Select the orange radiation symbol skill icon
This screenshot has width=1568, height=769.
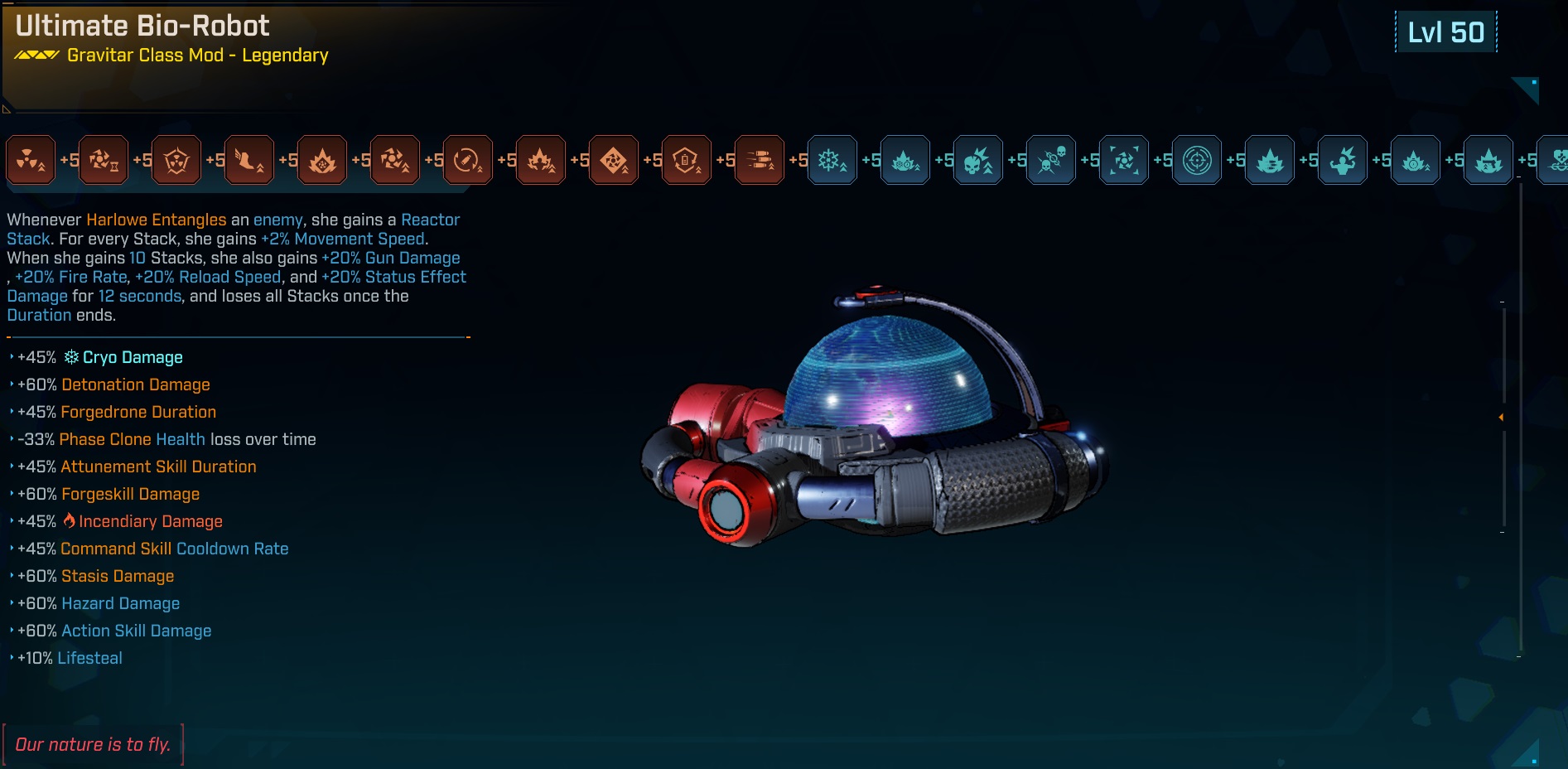point(31,160)
